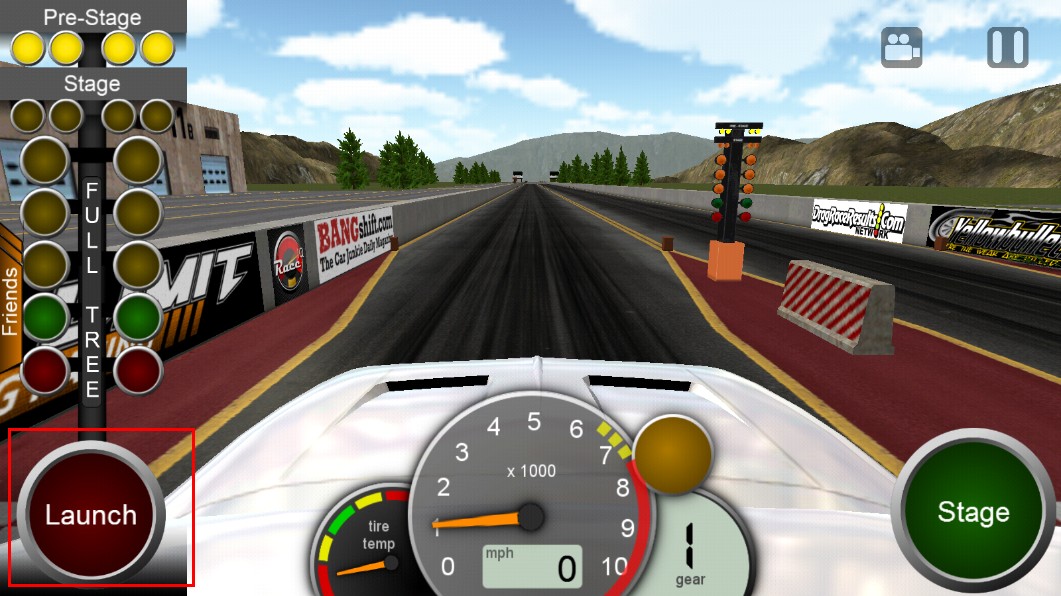
Task: Tap the red Launch button
Action: click(x=91, y=515)
